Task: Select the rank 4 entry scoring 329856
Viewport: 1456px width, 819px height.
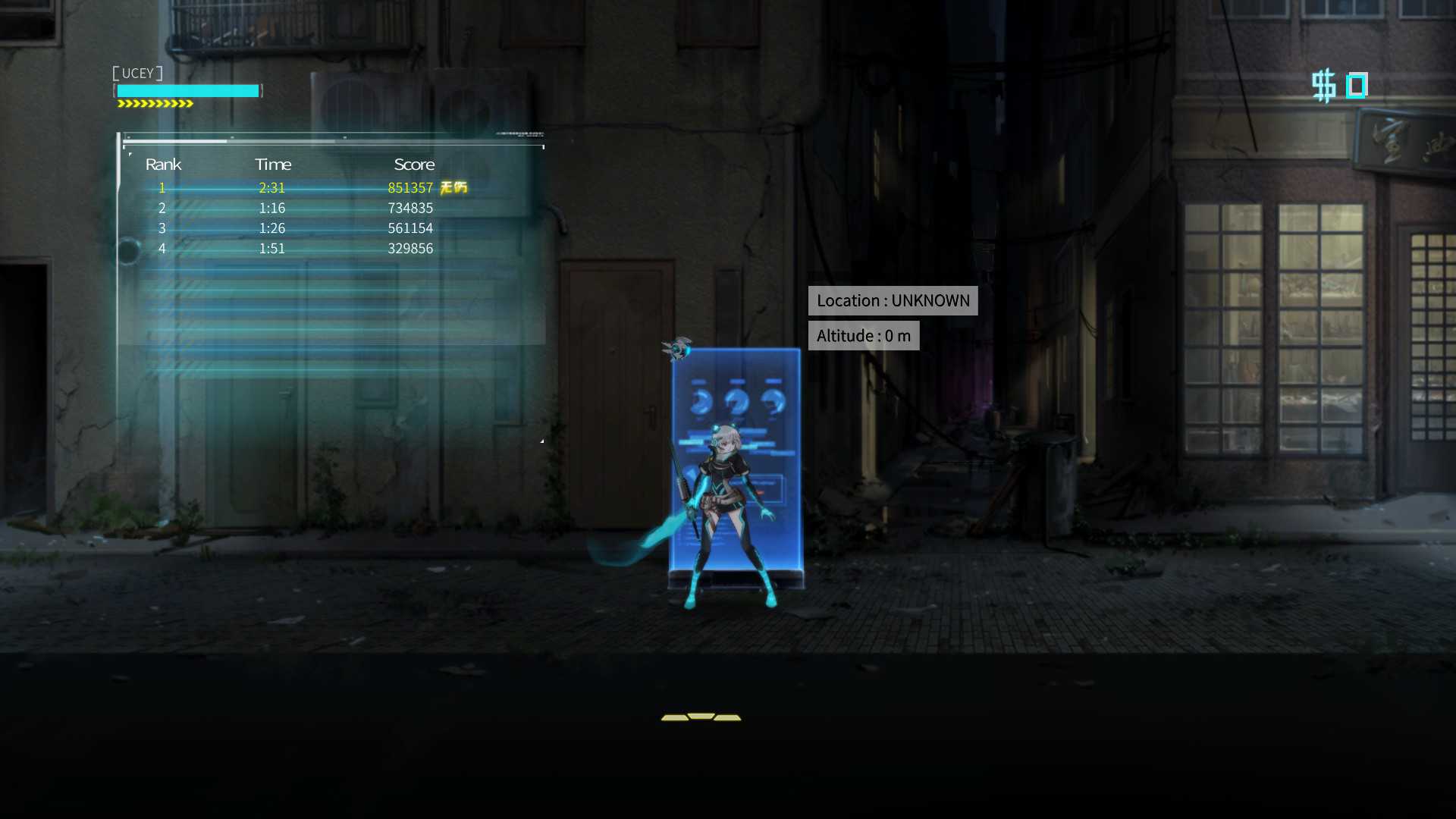Action: coord(303,249)
